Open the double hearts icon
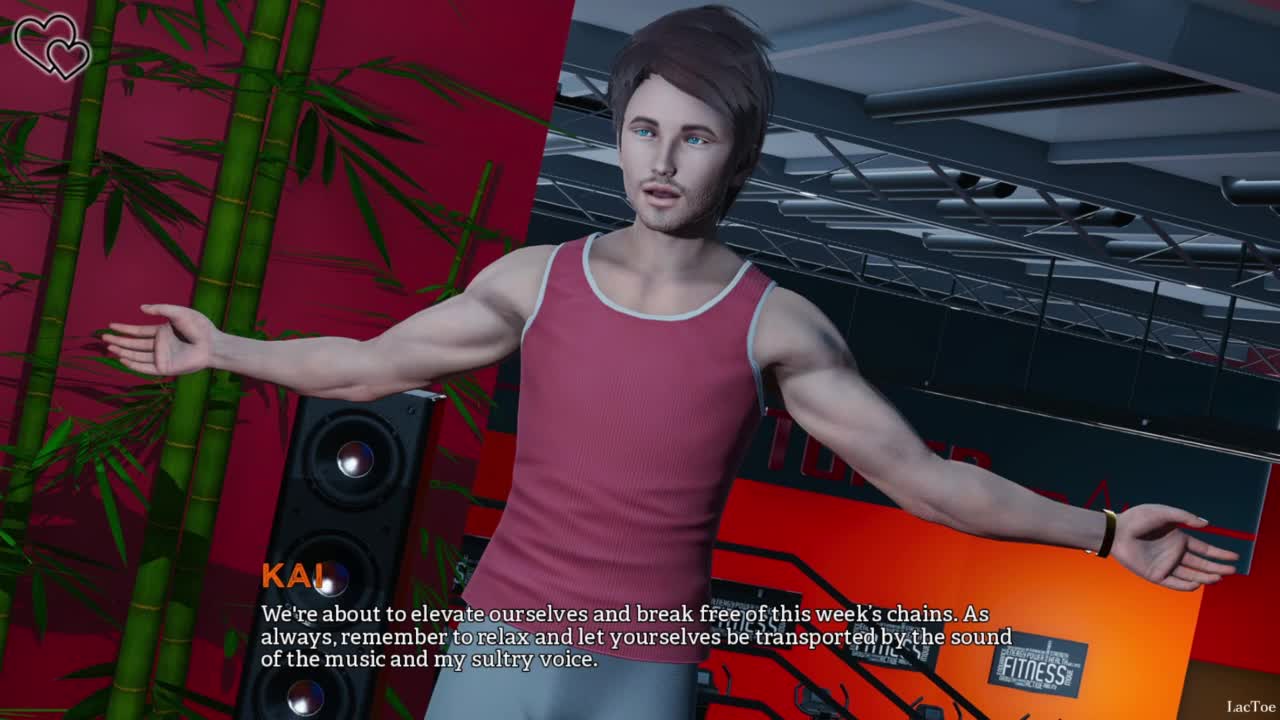Screen dimensions: 1280x720 click(x=52, y=46)
